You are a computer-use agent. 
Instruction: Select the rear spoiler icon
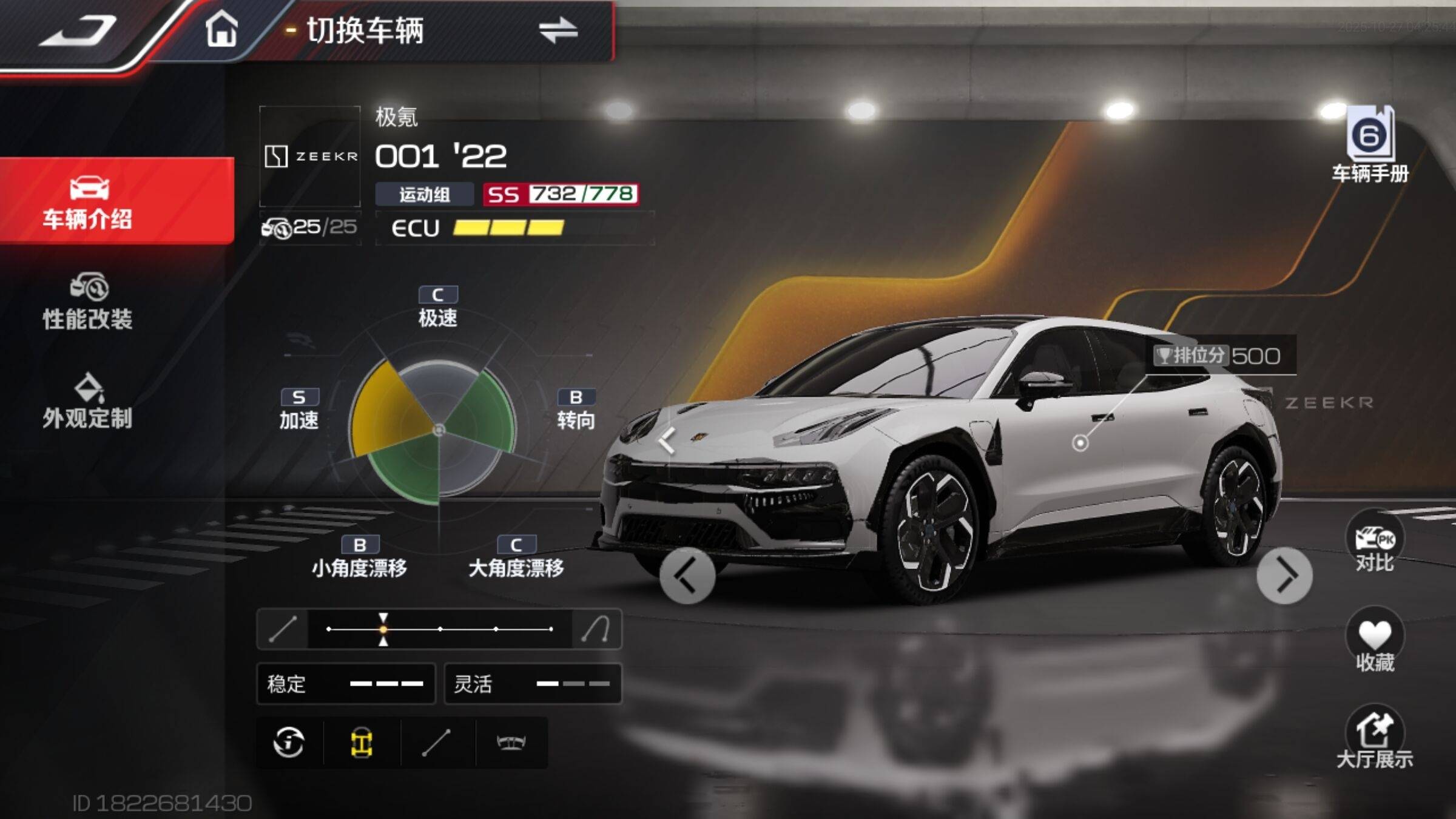click(x=511, y=743)
